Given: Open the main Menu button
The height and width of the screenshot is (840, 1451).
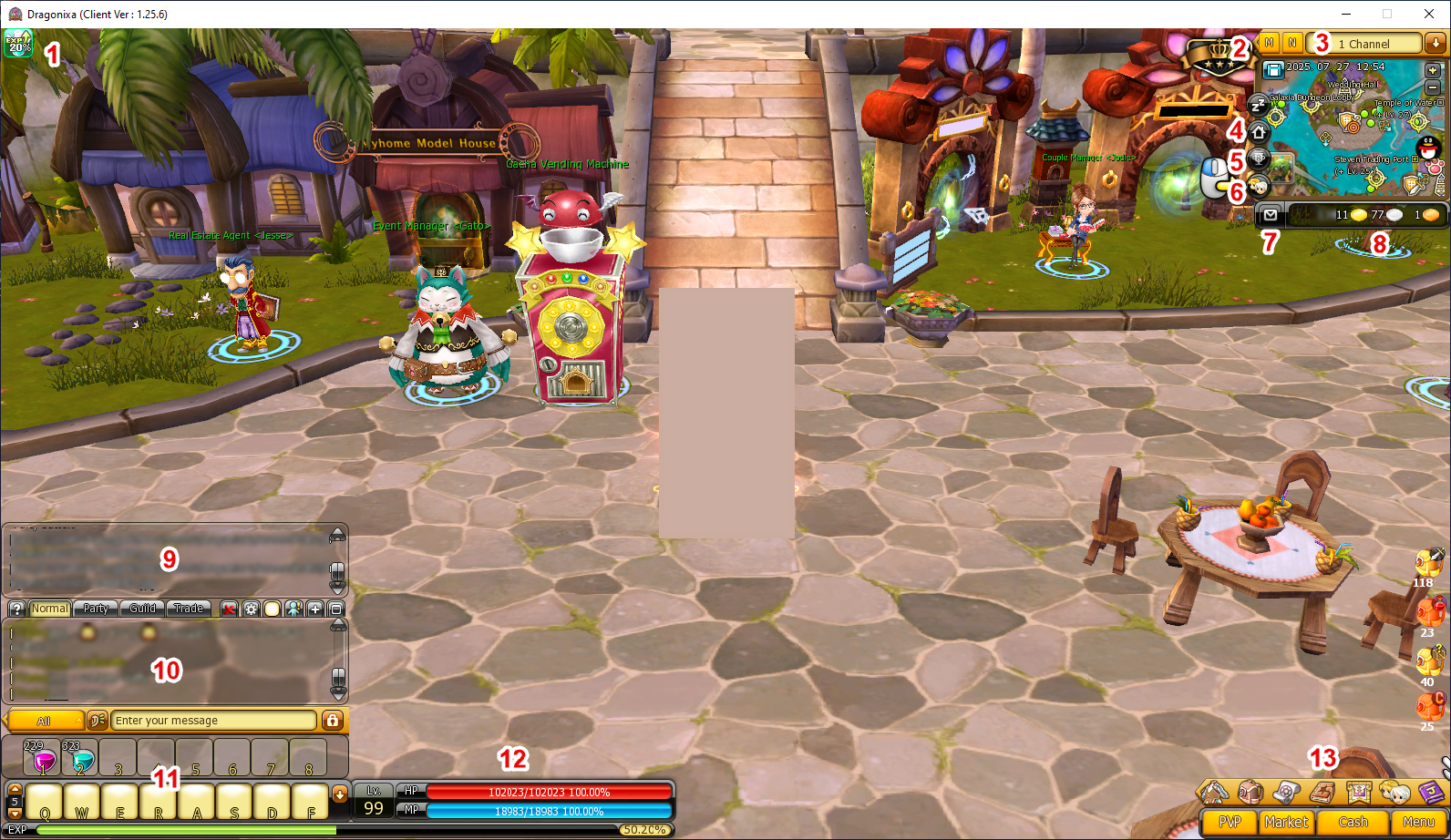Looking at the screenshot, I should [1418, 822].
